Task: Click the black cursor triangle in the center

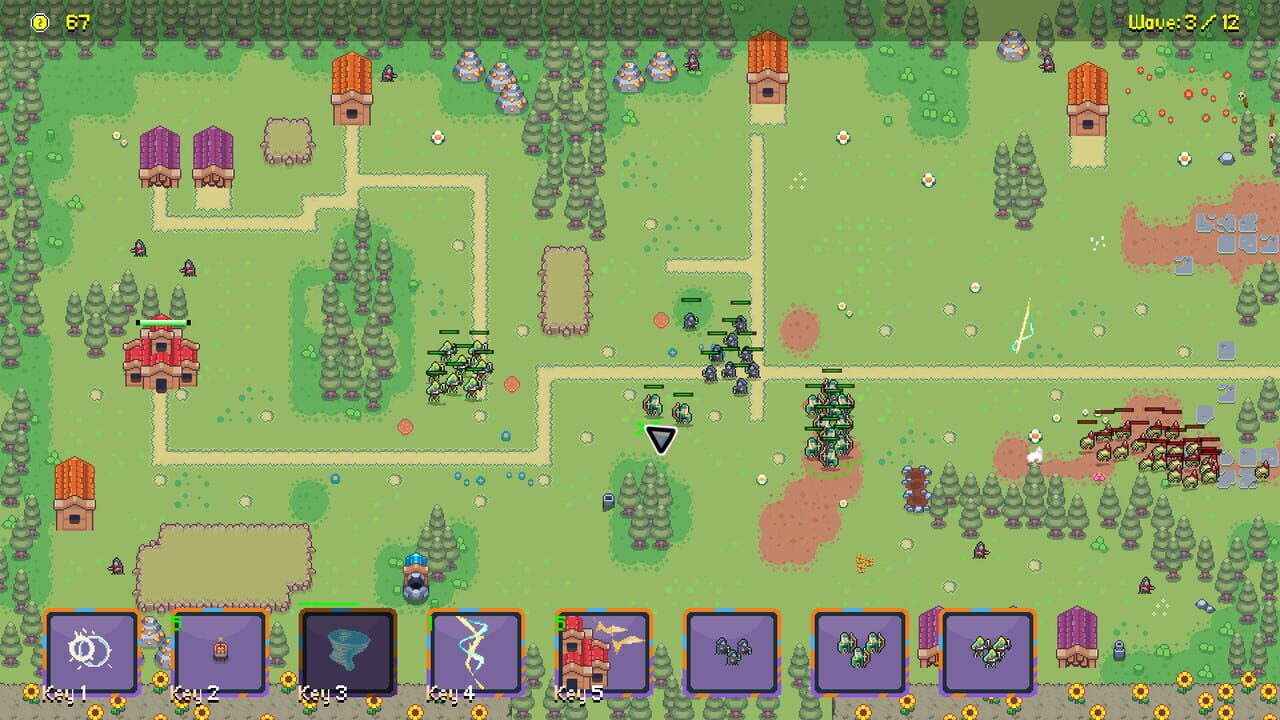Action: click(660, 439)
